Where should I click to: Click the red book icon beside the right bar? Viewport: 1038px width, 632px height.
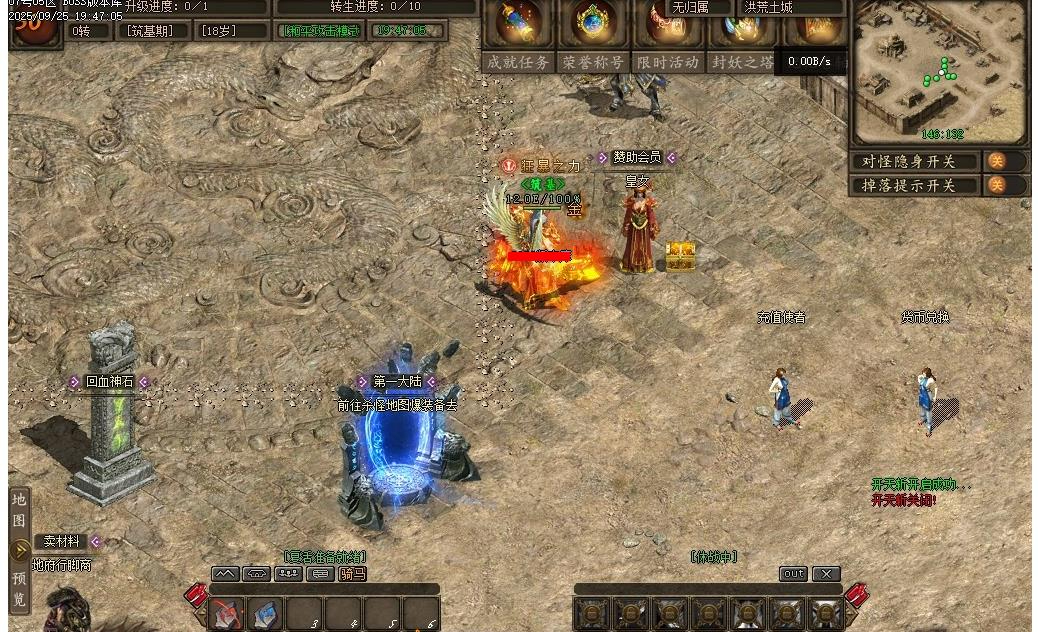[857, 595]
